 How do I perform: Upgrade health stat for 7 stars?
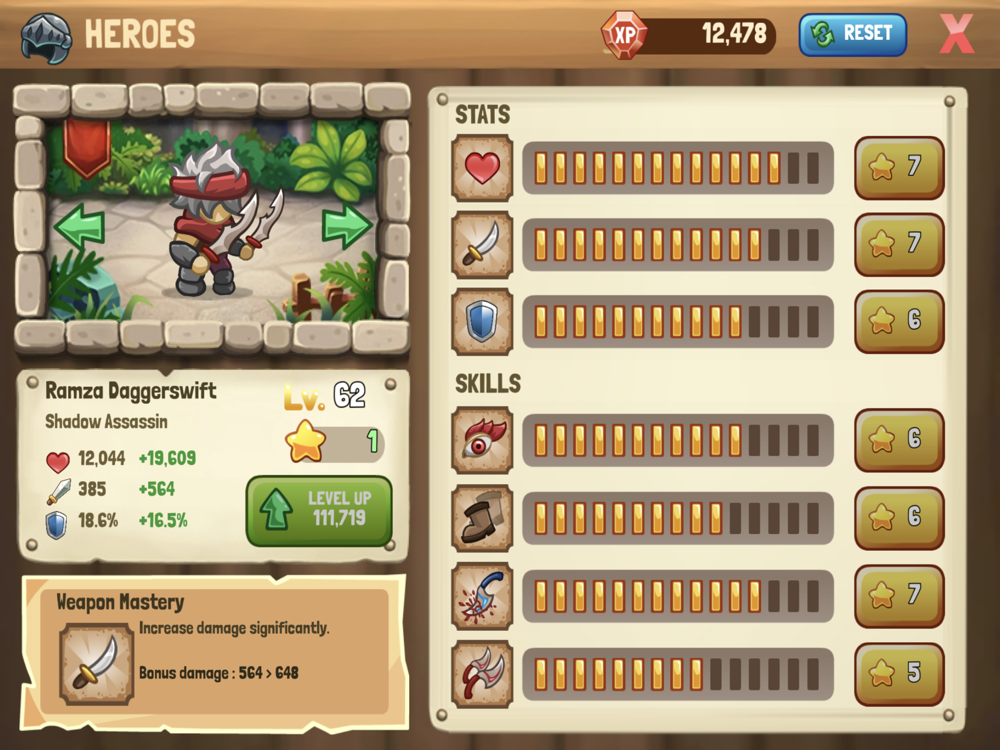899,168
